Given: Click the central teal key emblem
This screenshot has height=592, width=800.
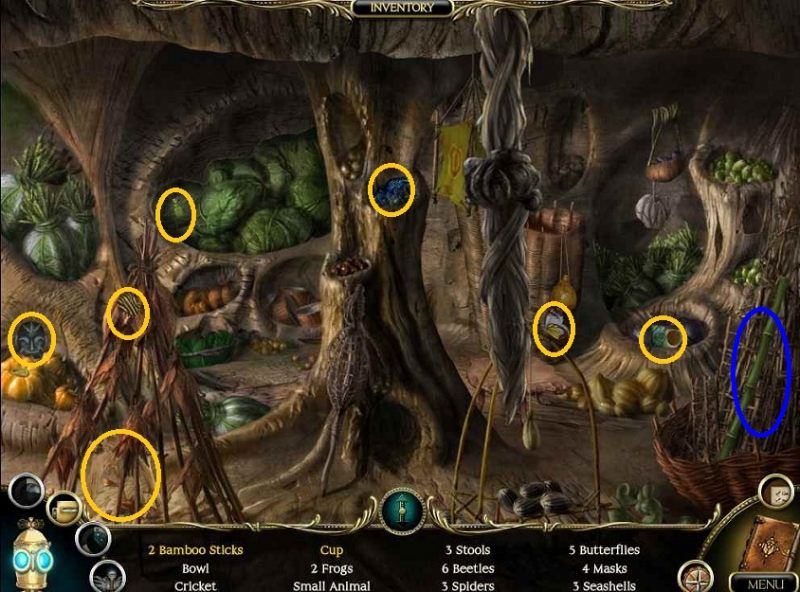Looking at the screenshot, I should pyautogui.click(x=402, y=511).
